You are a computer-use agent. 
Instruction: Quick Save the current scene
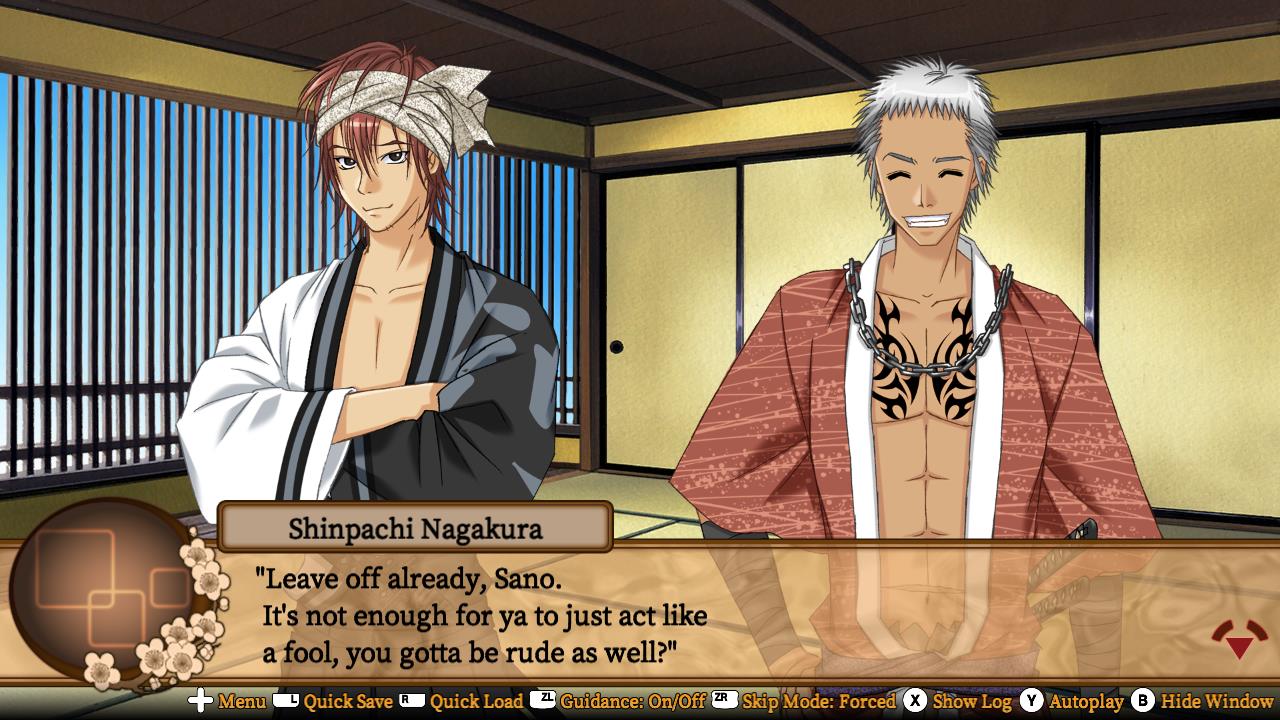coord(350,702)
